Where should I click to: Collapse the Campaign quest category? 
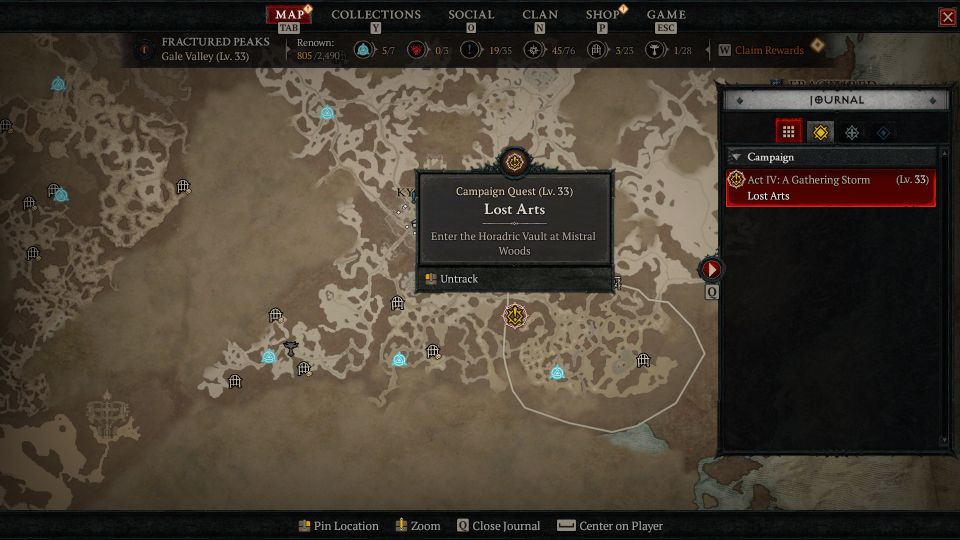[736, 157]
